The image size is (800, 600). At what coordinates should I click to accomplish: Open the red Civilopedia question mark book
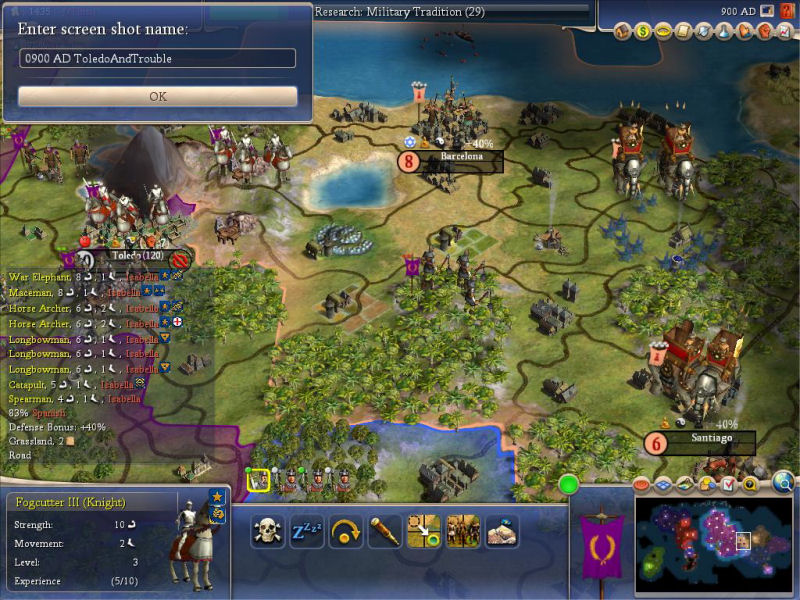point(783,32)
